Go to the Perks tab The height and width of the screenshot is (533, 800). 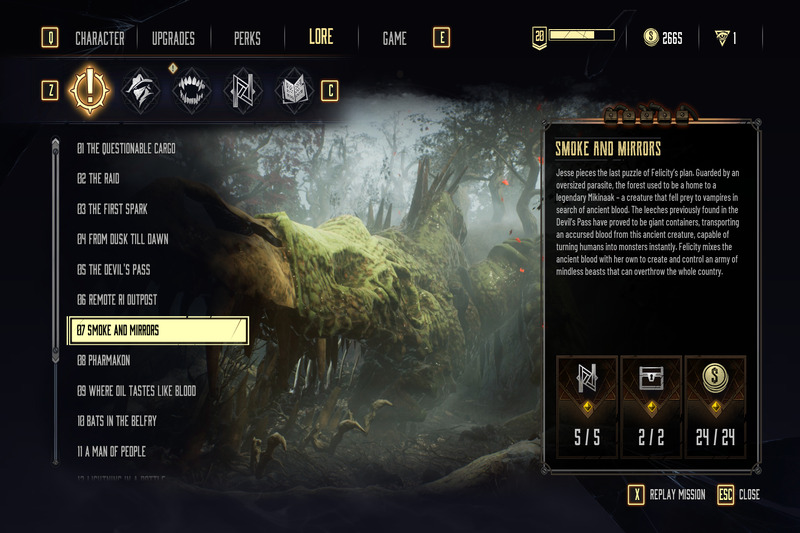246,39
